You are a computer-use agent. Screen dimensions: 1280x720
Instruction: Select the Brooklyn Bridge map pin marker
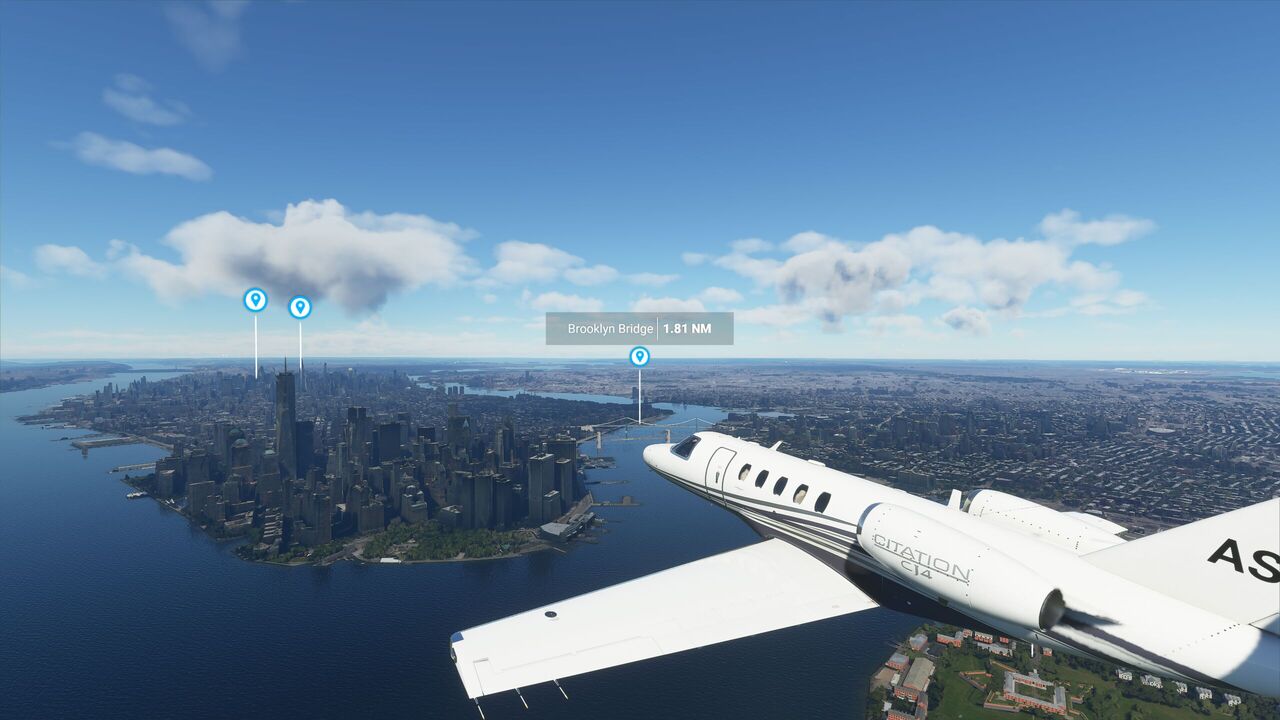(639, 356)
